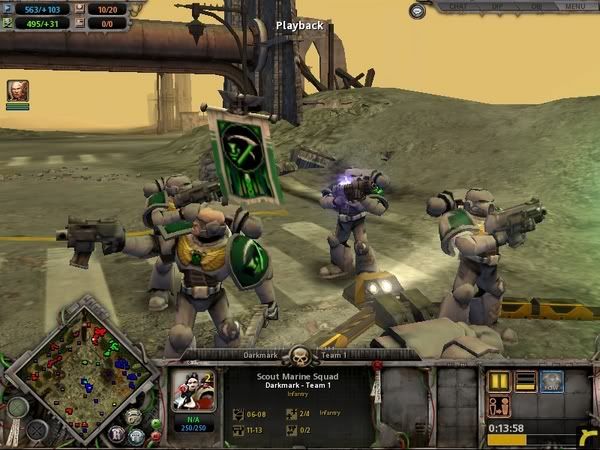Open the Chat tab in the top bar
The width and height of the screenshot is (600, 450).
[459, 6]
